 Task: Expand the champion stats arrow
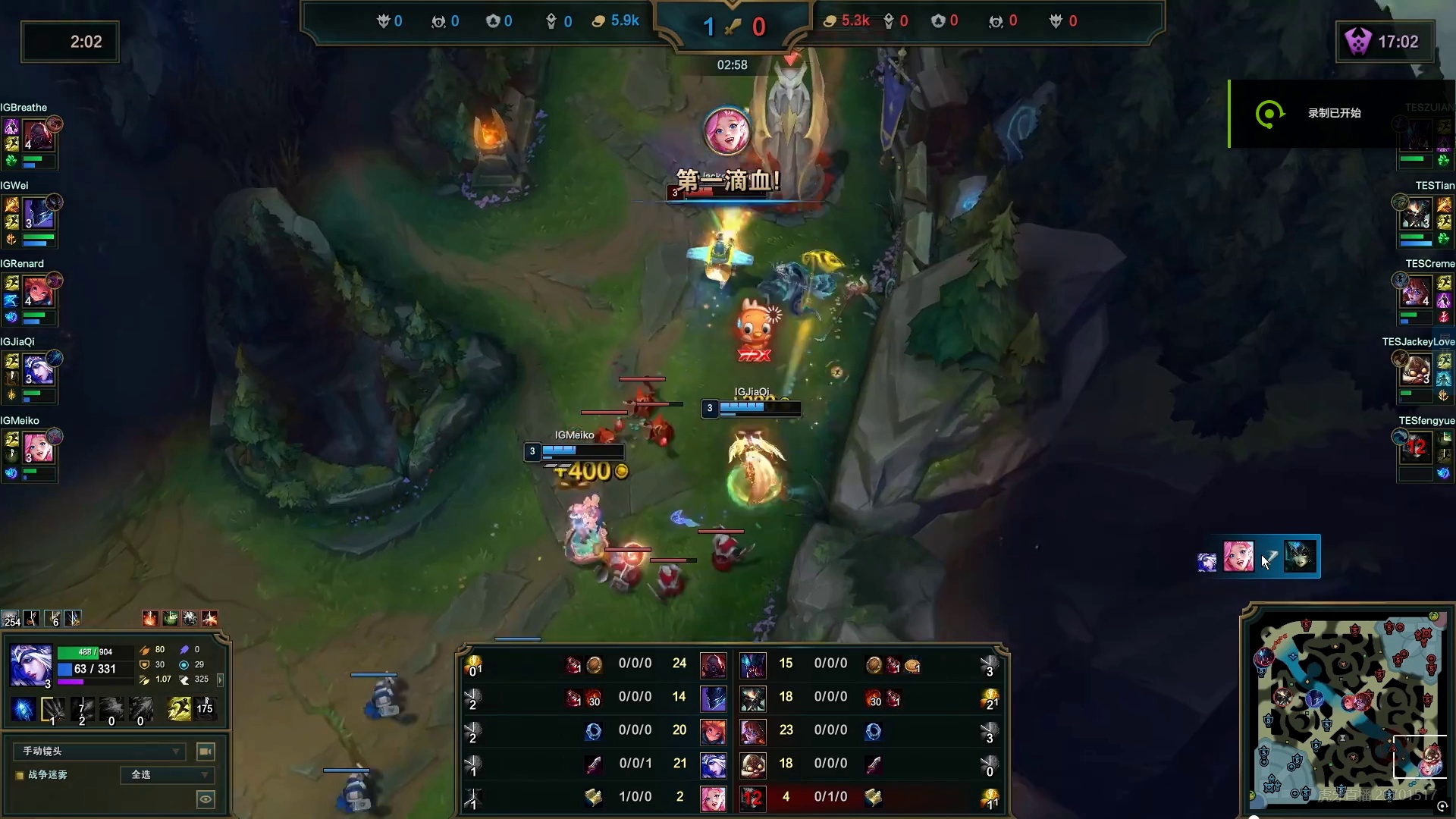pyautogui.click(x=220, y=679)
